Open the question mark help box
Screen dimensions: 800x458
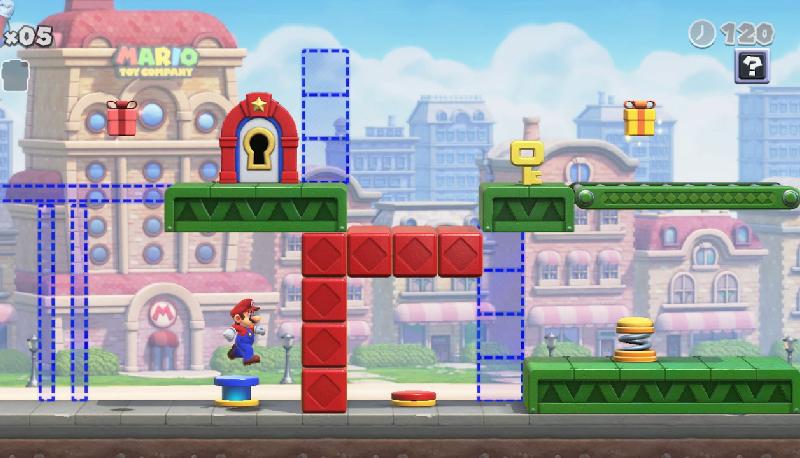tap(751, 67)
